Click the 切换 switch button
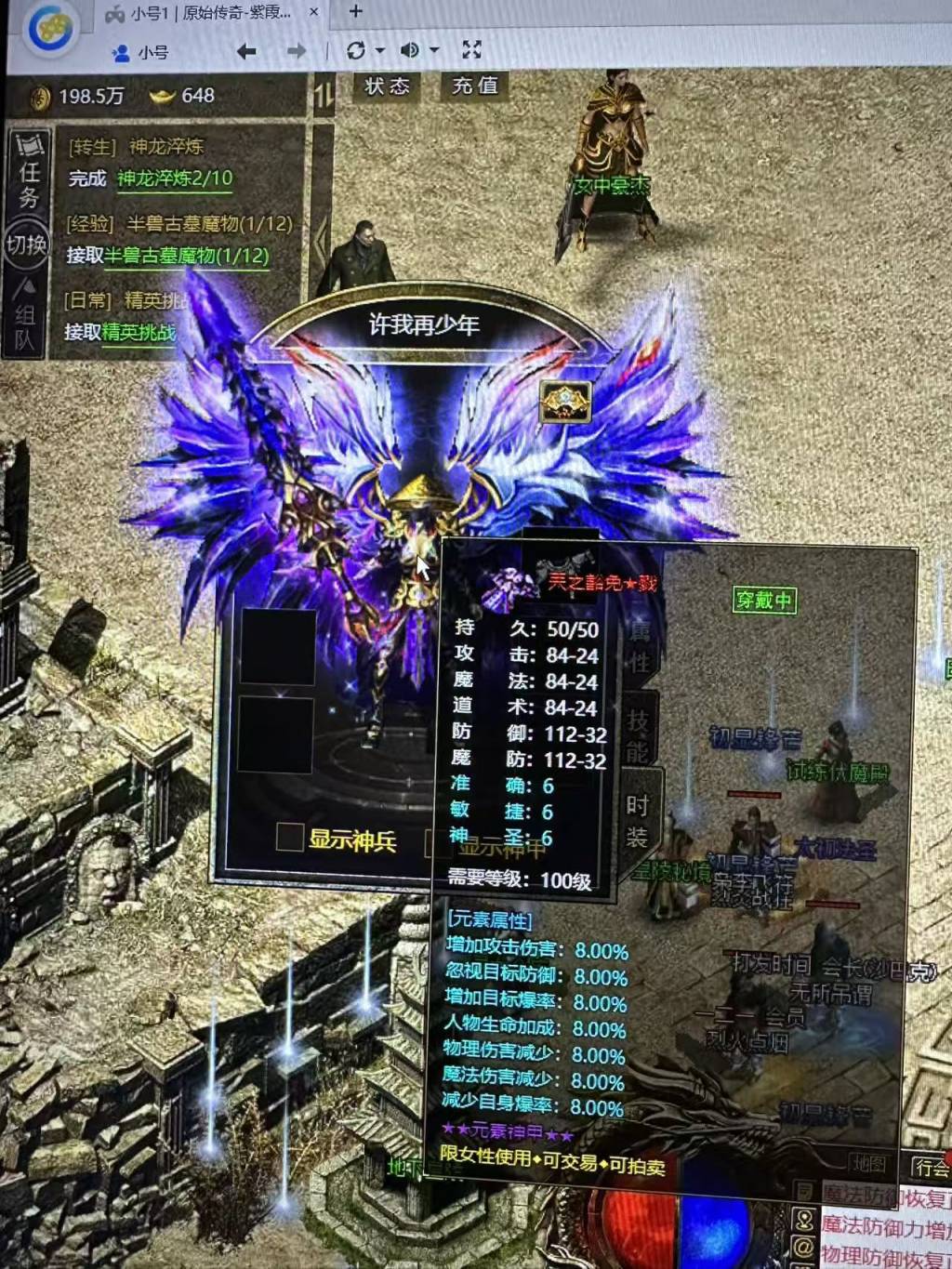This screenshot has width=952, height=1269. [26, 245]
